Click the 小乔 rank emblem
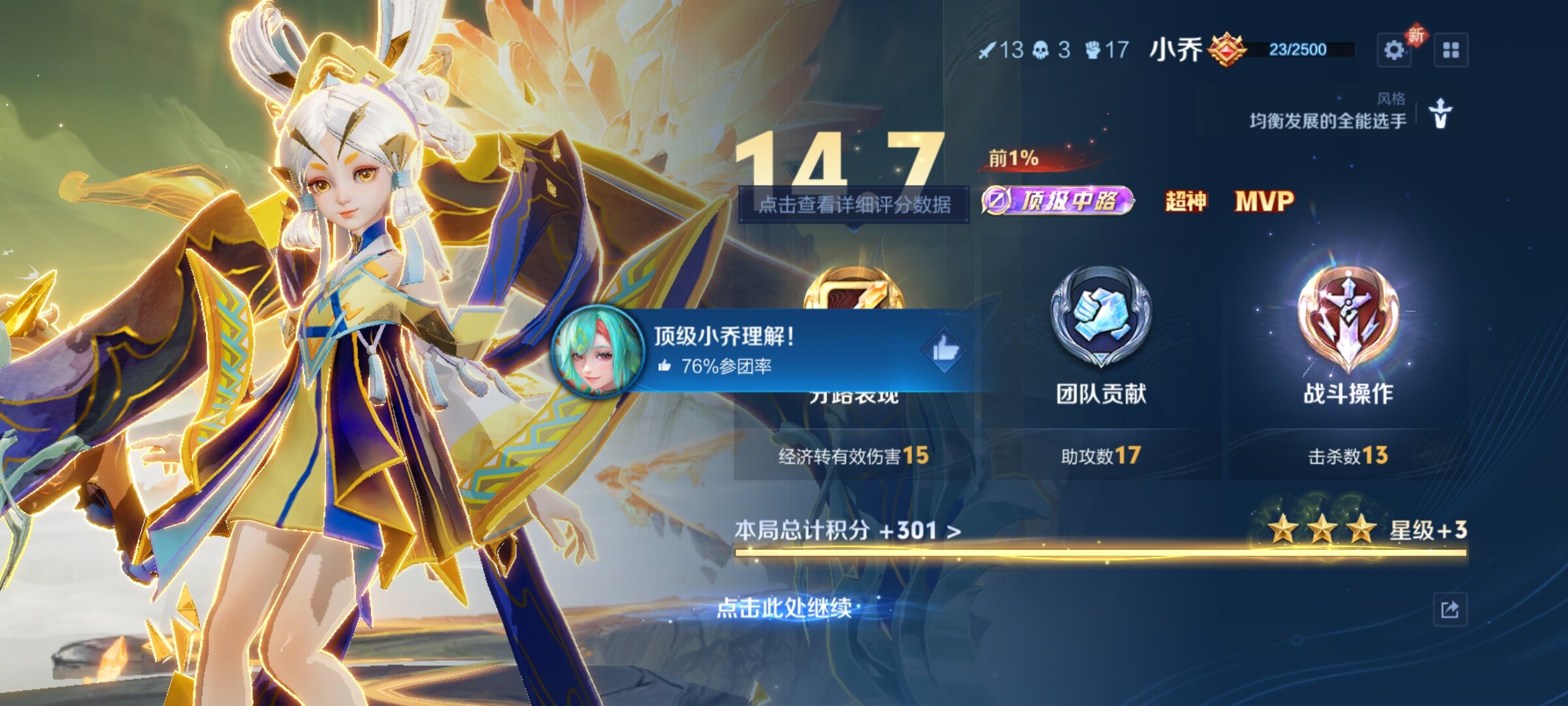1568x706 pixels. 1226,50
